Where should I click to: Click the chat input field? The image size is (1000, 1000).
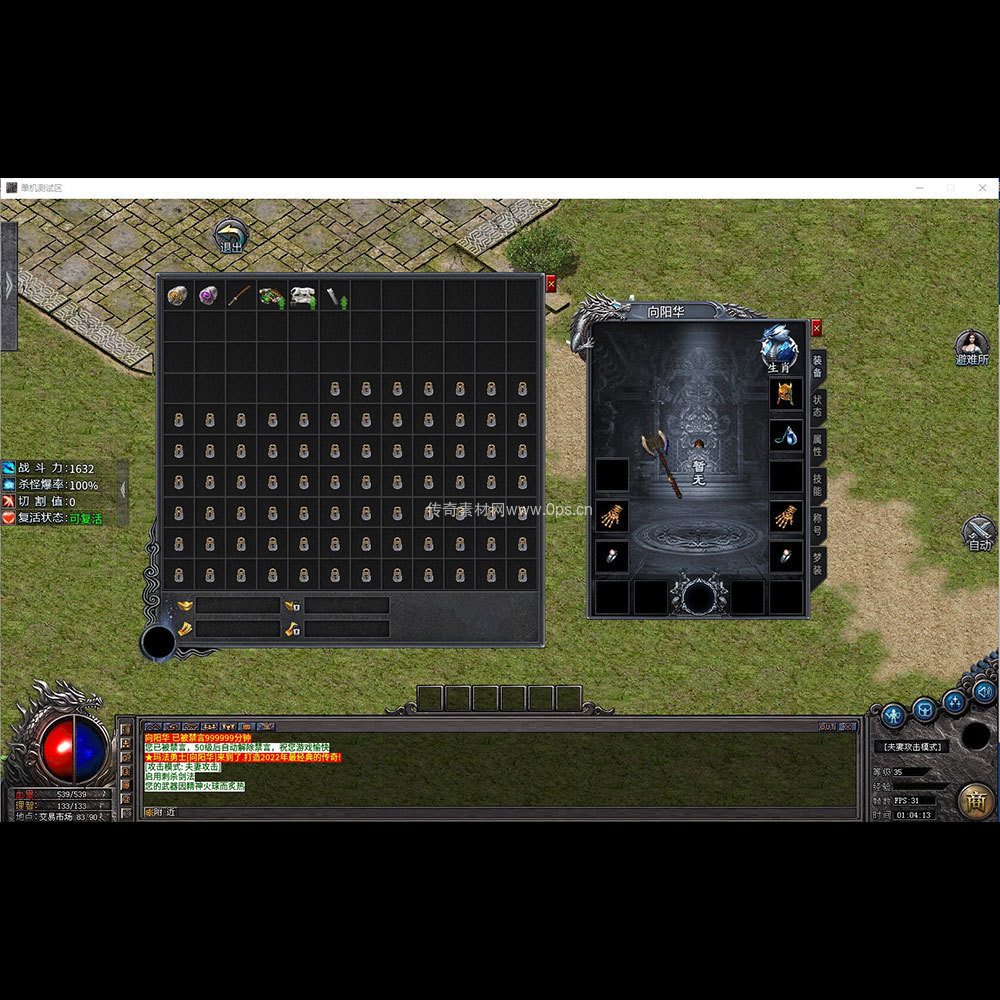point(500,813)
